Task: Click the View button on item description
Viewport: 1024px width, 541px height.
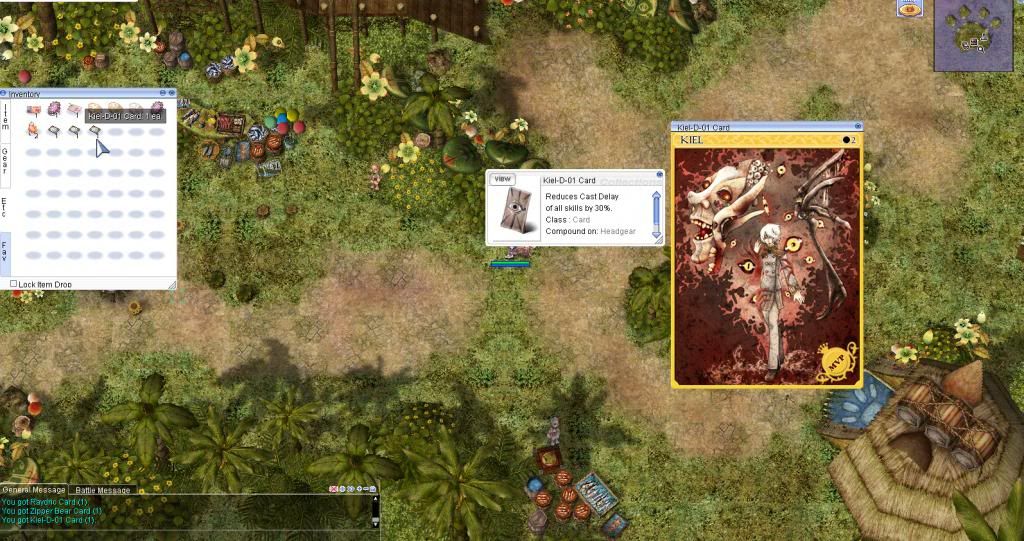Action: (503, 179)
